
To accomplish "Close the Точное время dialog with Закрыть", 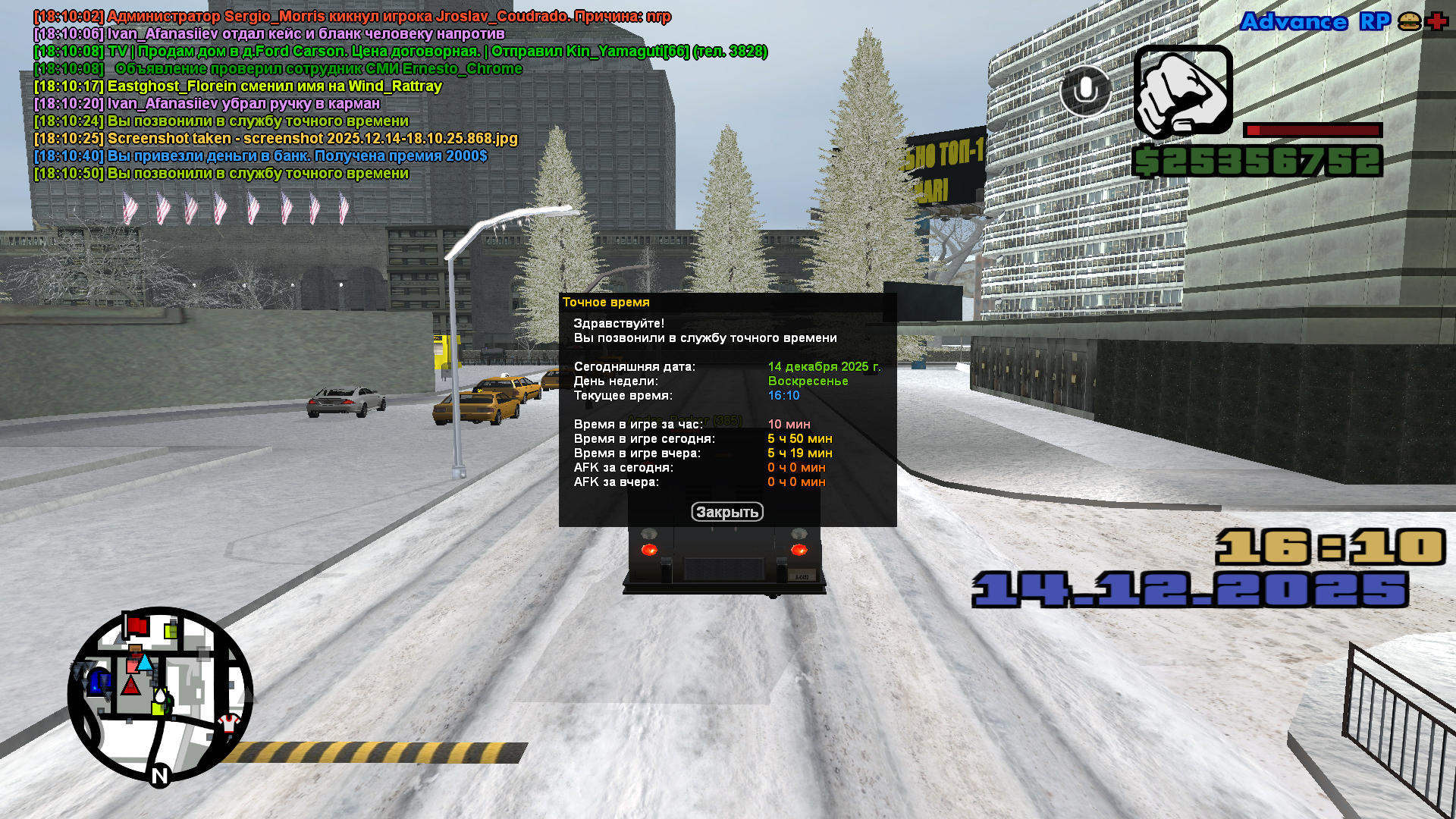I will (726, 512).
